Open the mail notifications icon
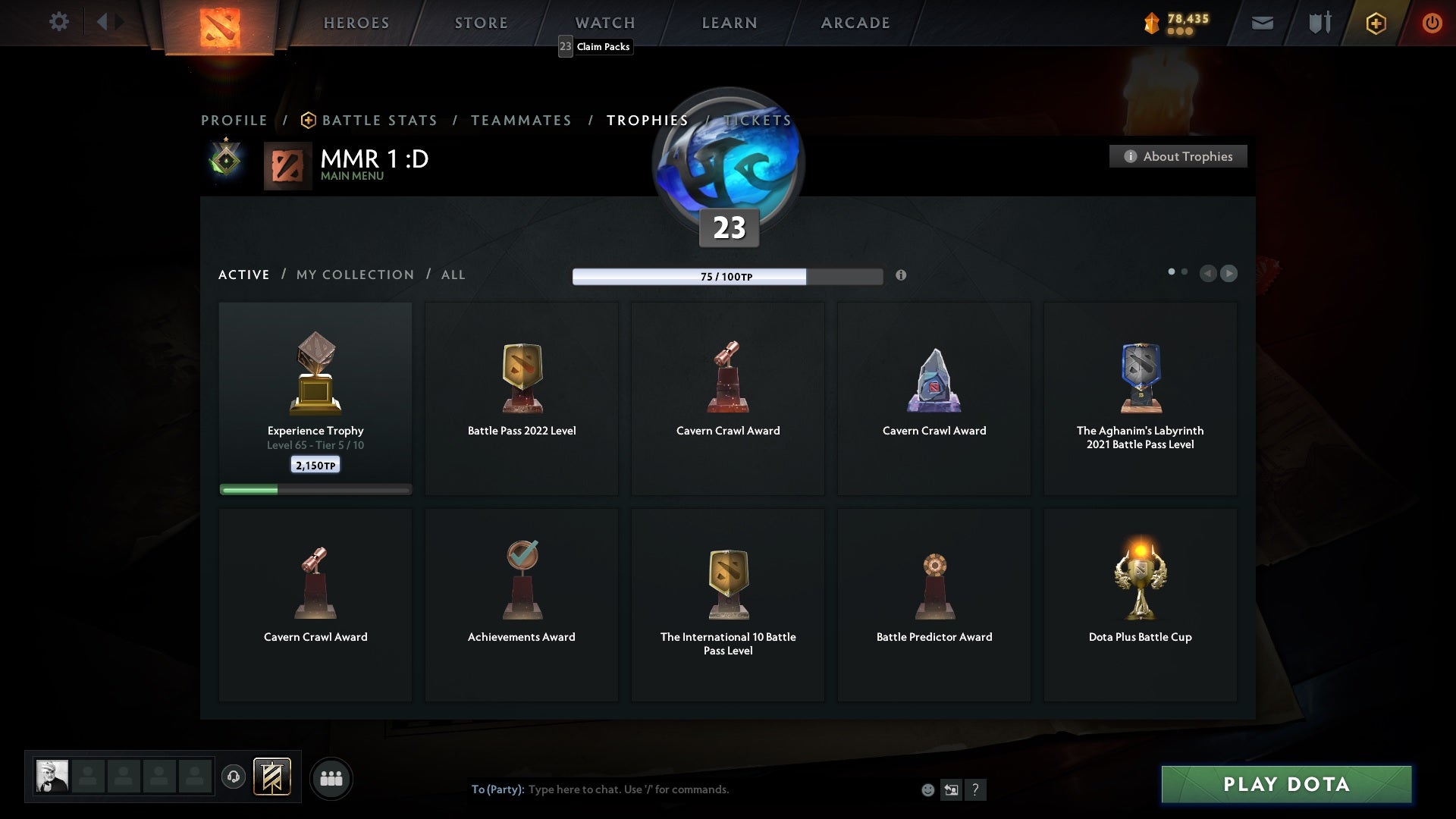This screenshot has width=1456, height=819. pyautogui.click(x=1262, y=23)
